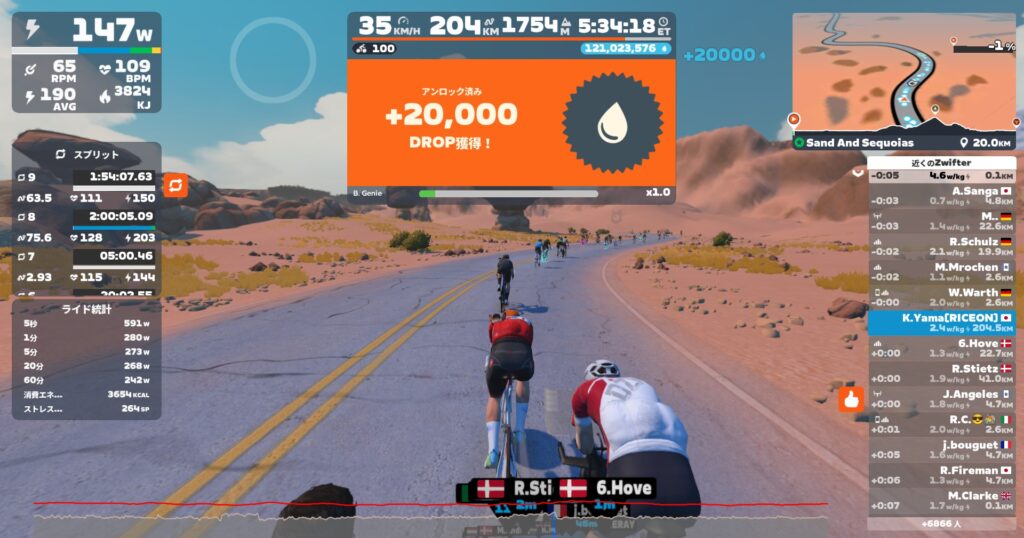Open the ride stats panel
This screenshot has width=1024, height=538.
click(x=86, y=359)
